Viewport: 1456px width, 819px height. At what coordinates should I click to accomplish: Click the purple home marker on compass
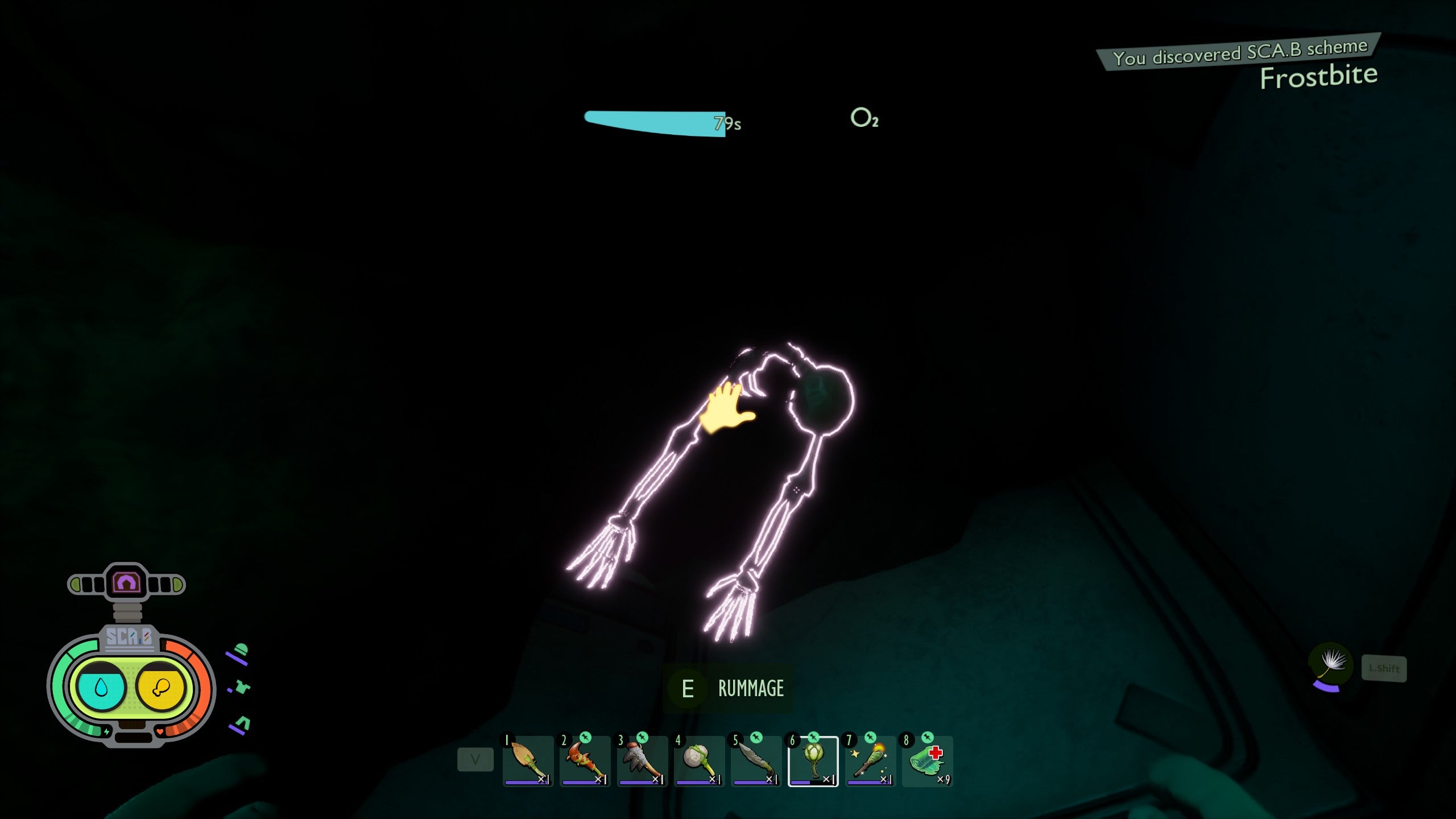click(x=126, y=582)
